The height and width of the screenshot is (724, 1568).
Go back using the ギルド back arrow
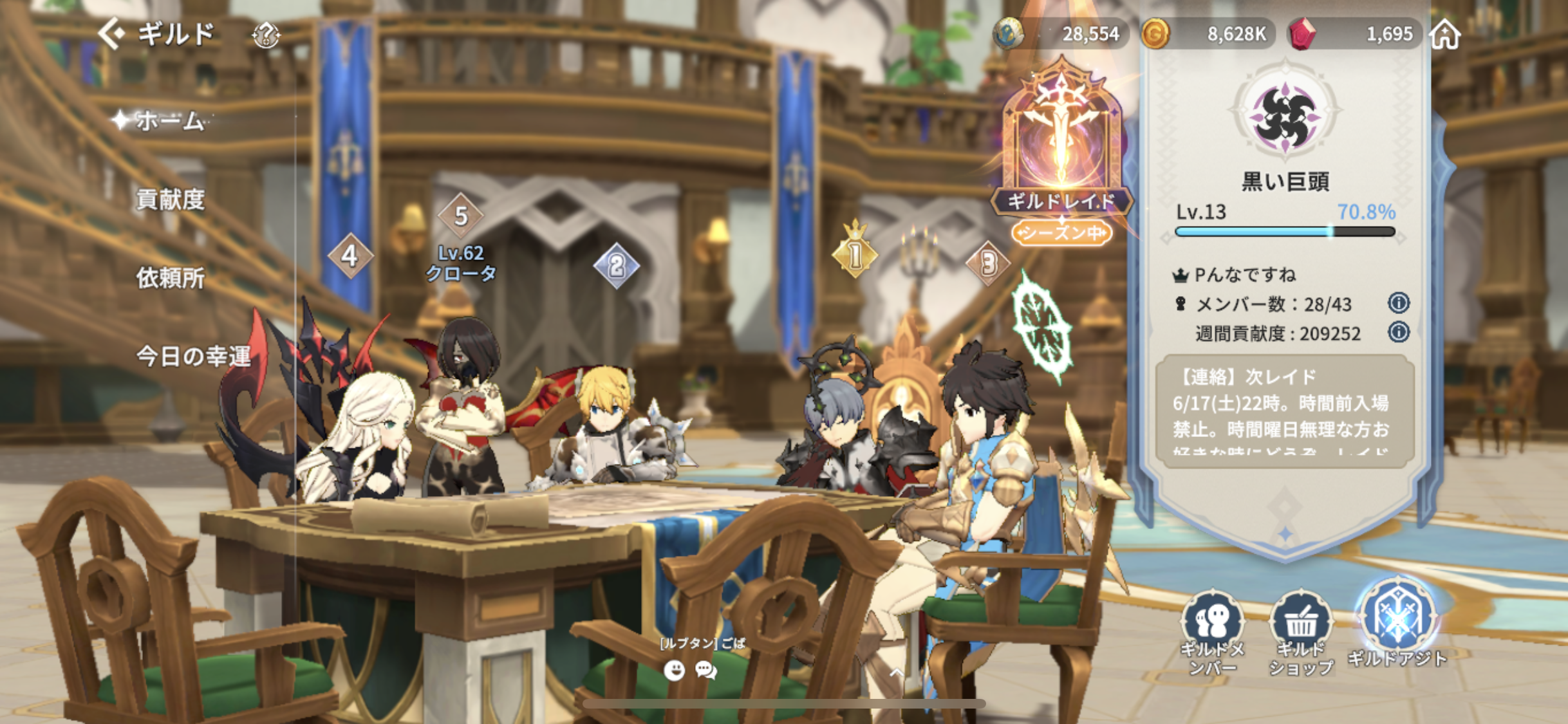pyautogui.click(x=113, y=33)
